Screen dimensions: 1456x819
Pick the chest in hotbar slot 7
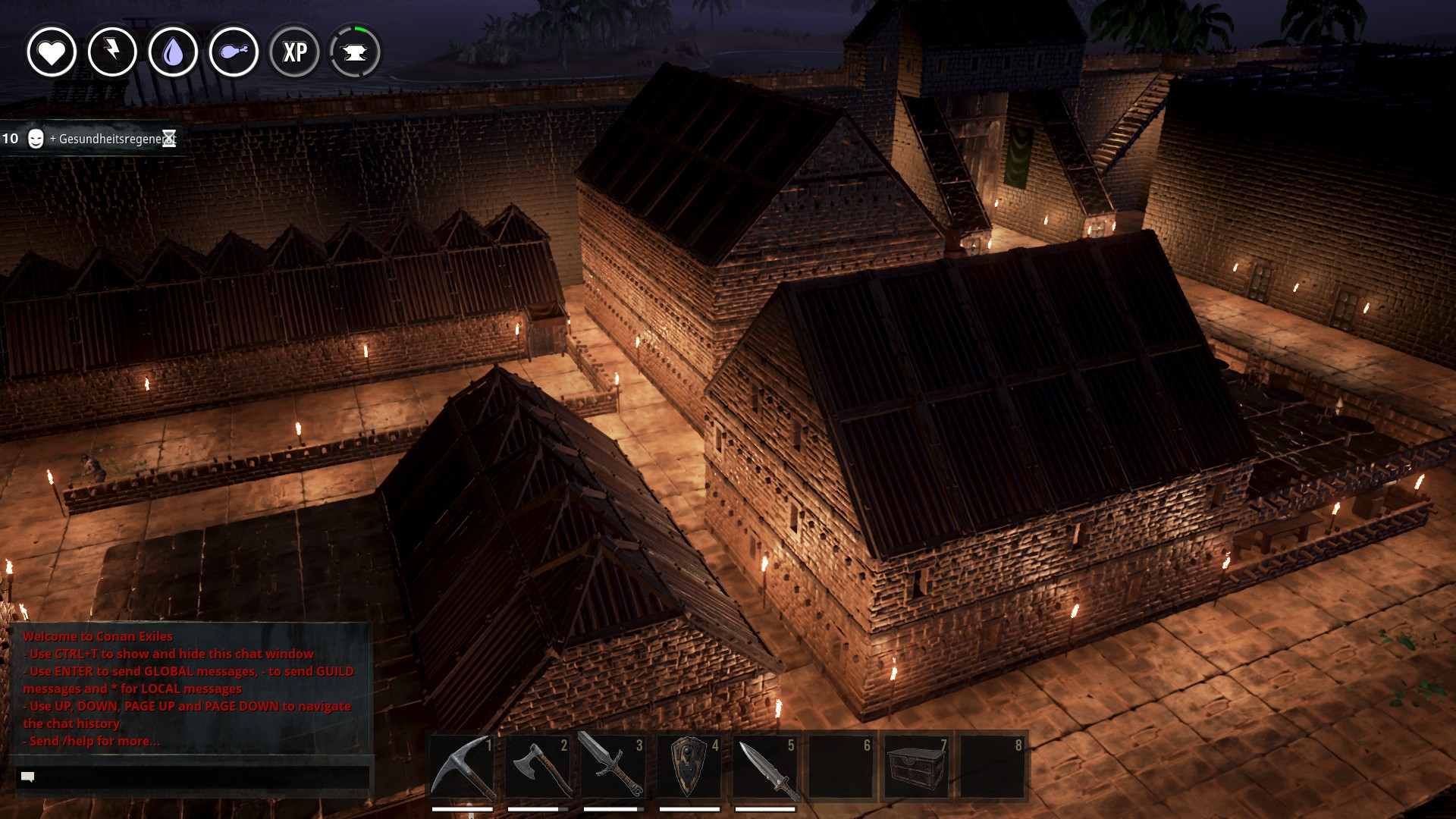[x=917, y=767]
